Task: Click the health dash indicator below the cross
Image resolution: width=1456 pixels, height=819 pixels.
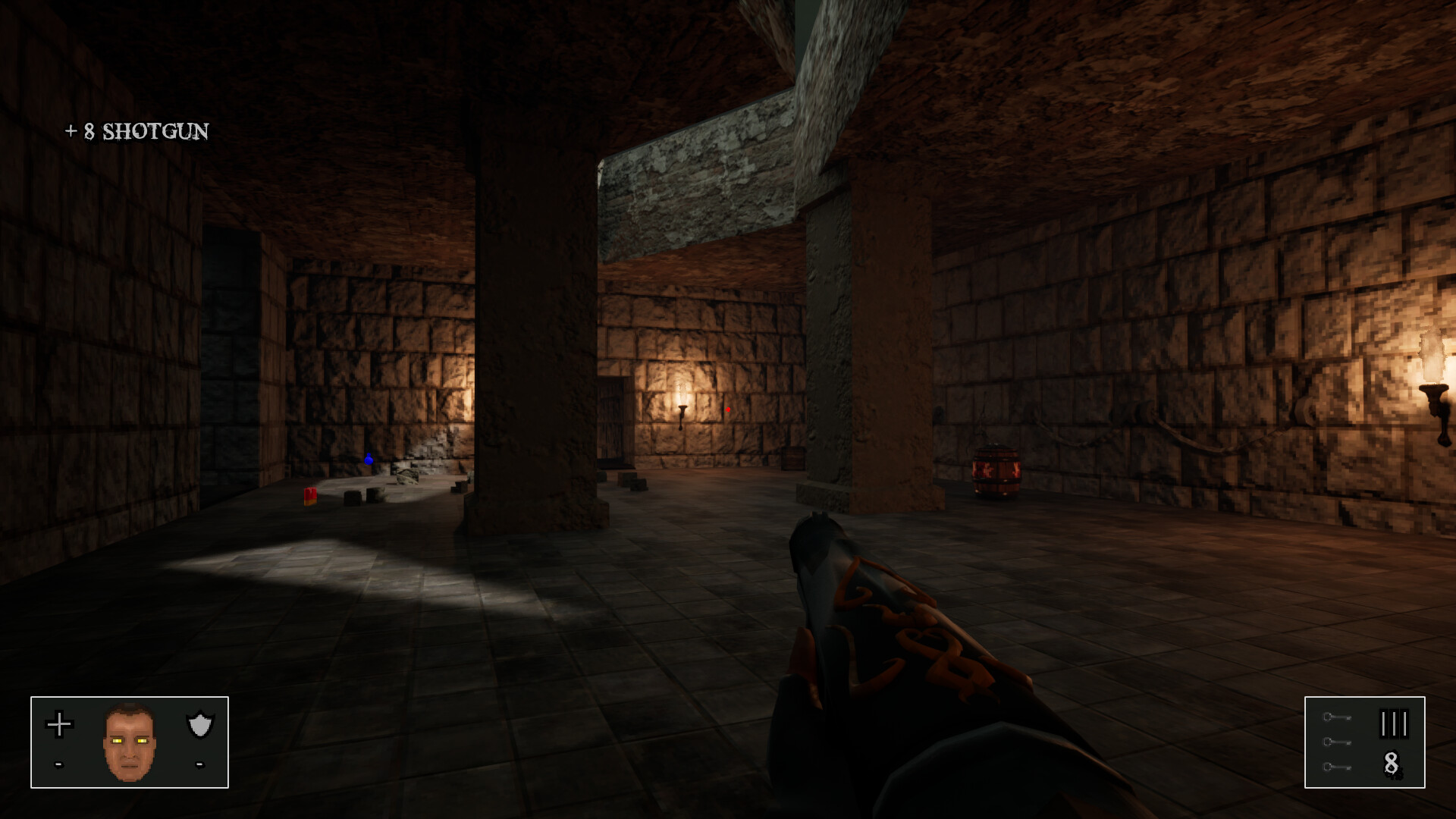Action: pyautogui.click(x=58, y=765)
